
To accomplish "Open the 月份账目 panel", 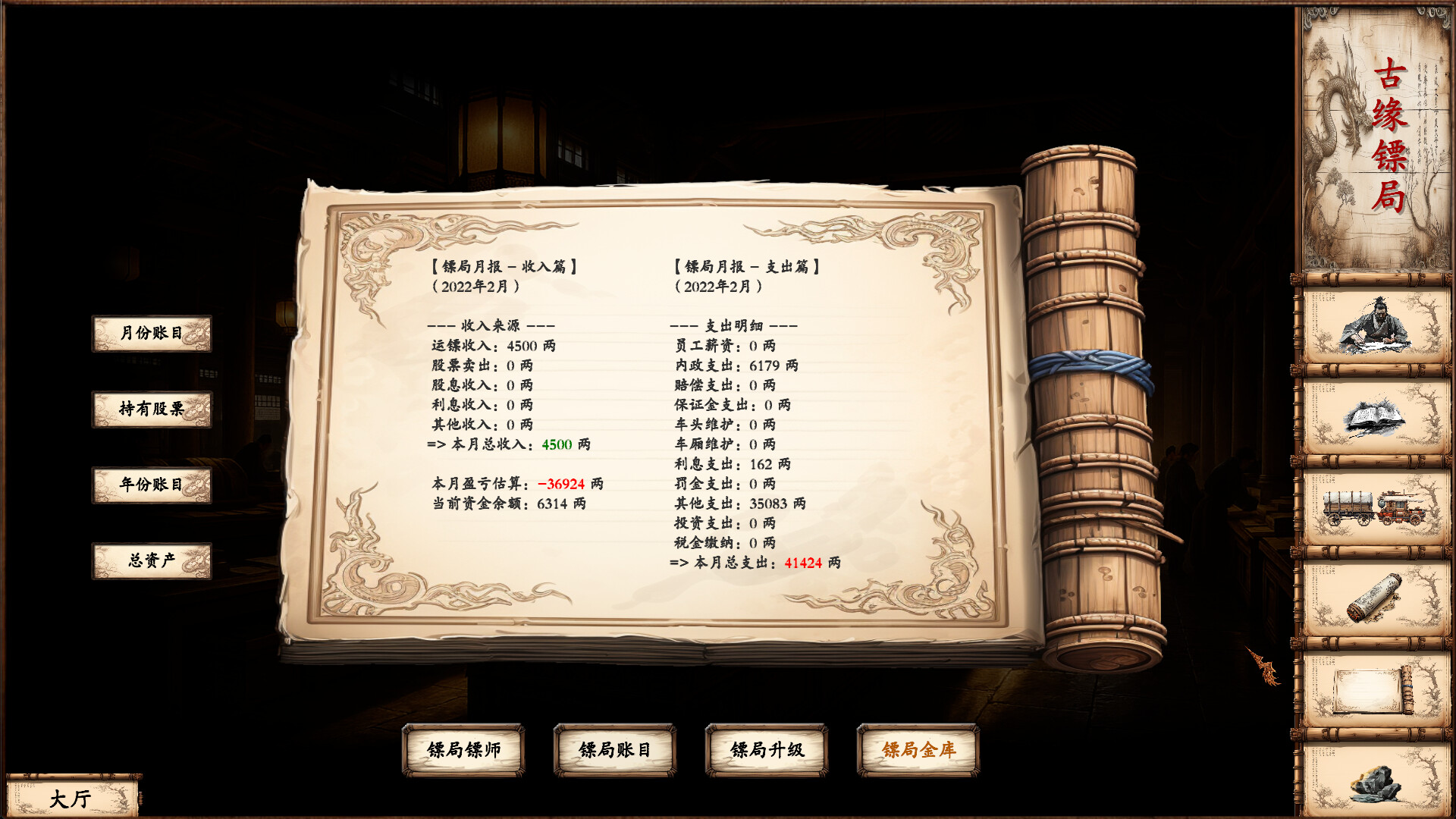I will [152, 334].
